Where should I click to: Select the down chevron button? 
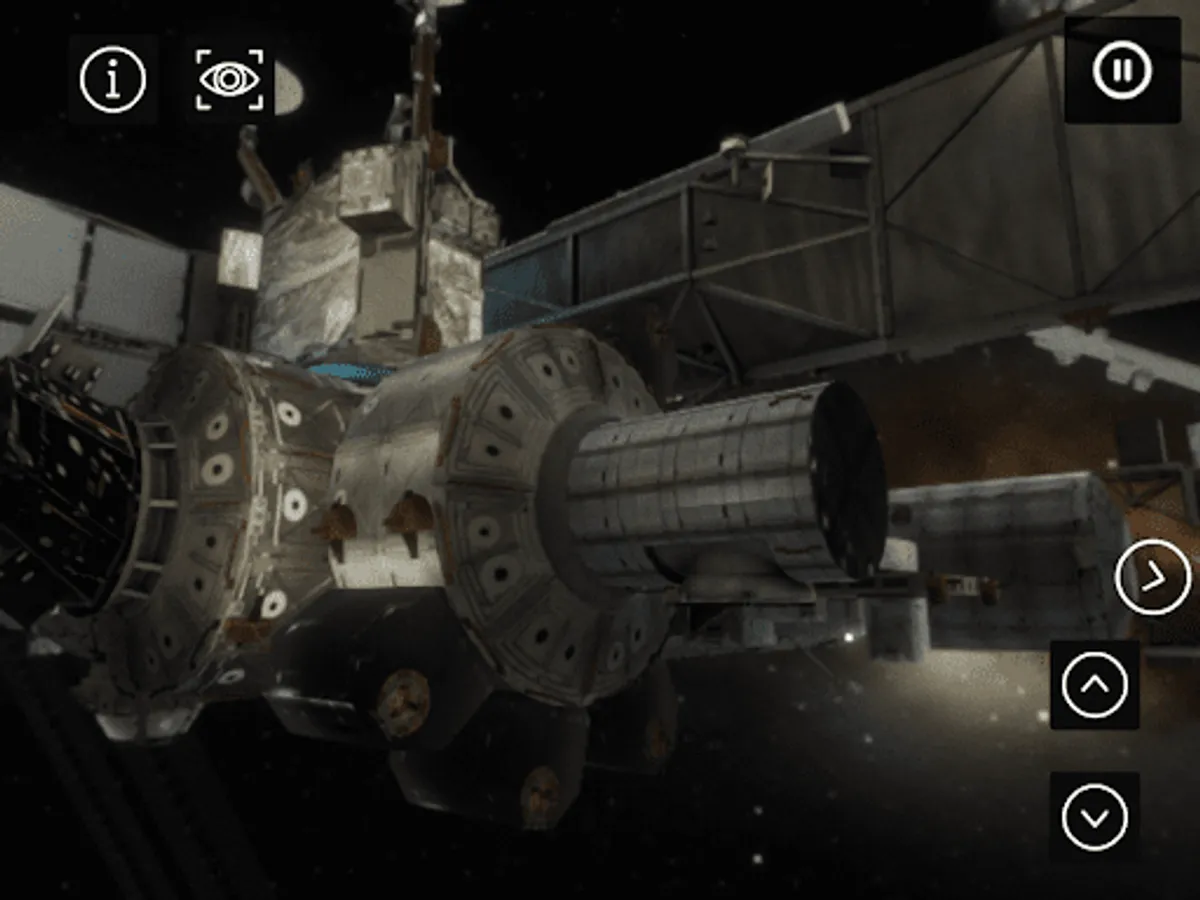tap(1095, 817)
